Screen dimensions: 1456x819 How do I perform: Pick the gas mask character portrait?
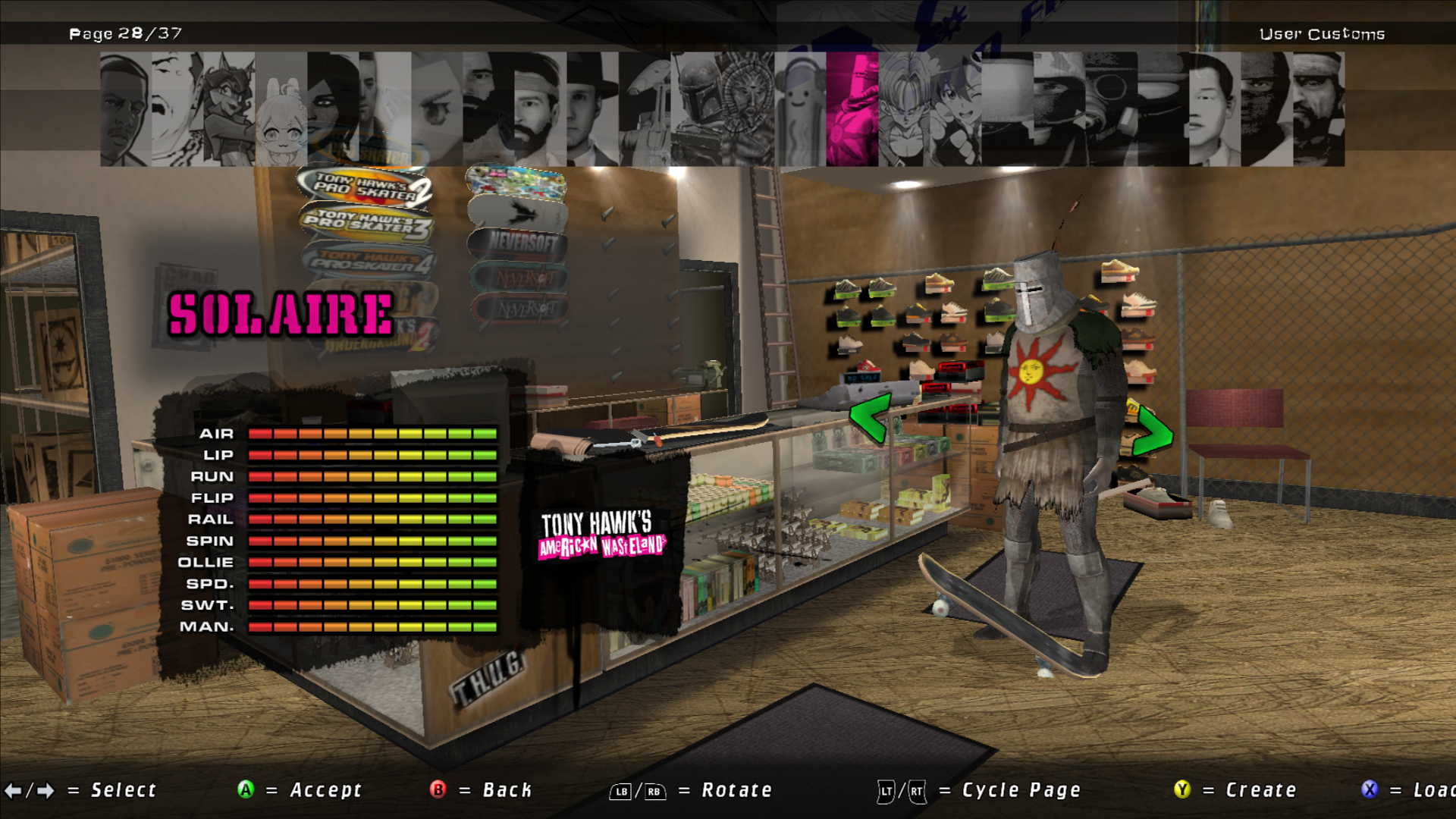click(1111, 109)
